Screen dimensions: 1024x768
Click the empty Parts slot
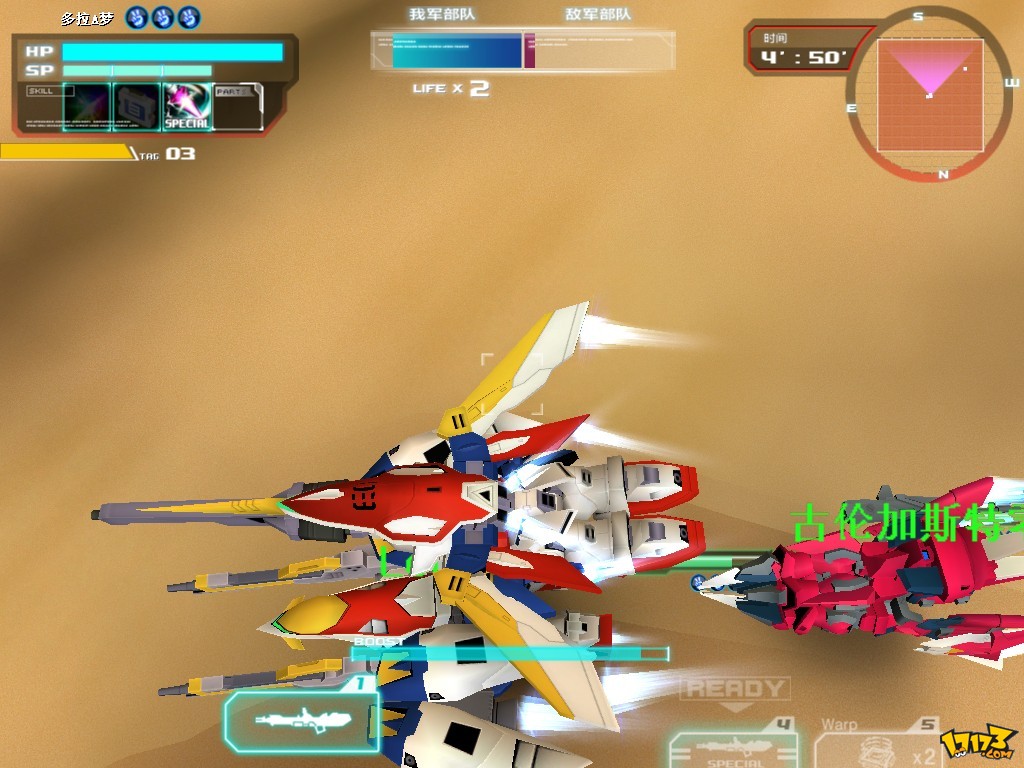[238, 106]
